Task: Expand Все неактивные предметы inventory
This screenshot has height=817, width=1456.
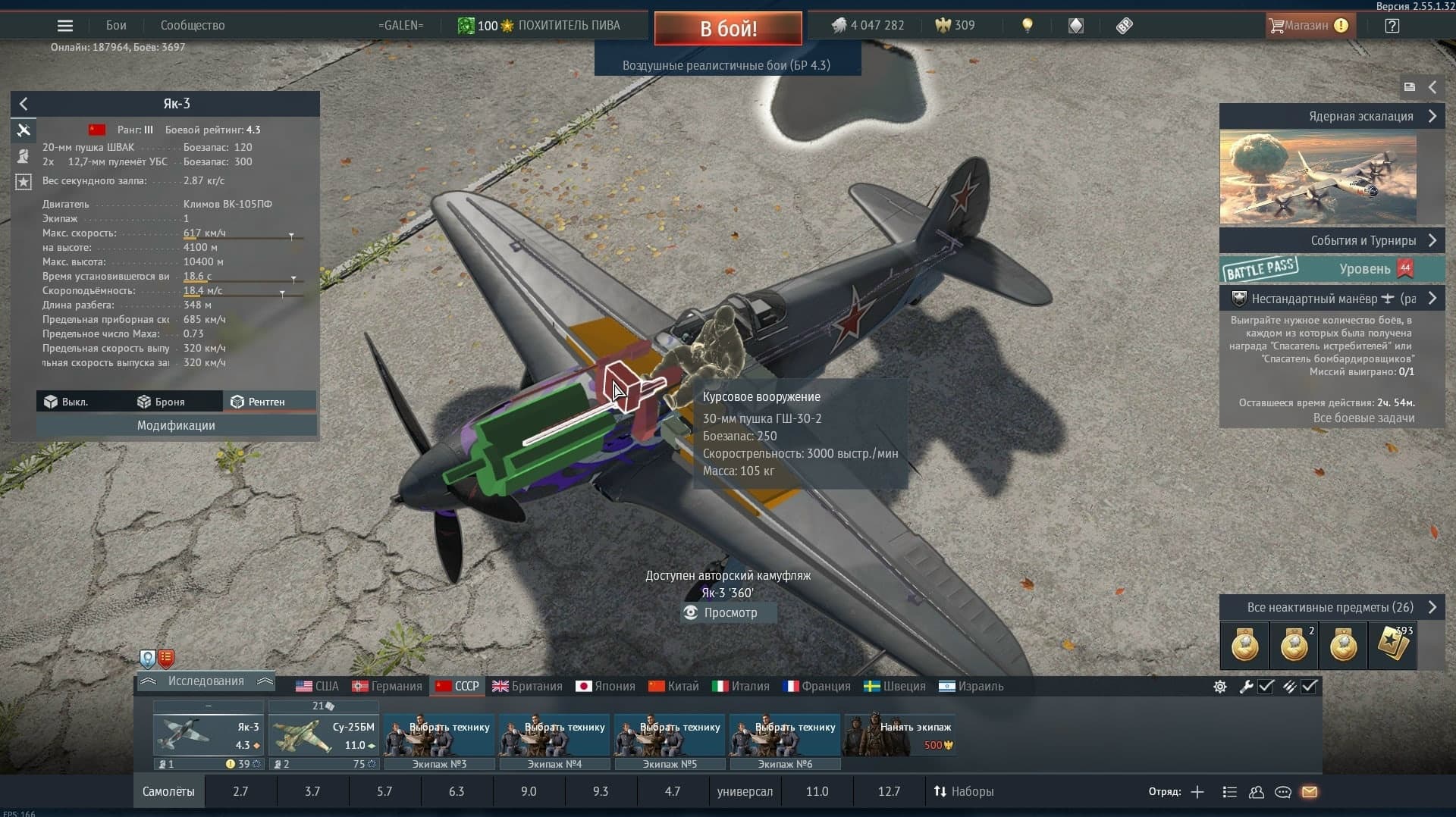Action: tap(1330, 607)
